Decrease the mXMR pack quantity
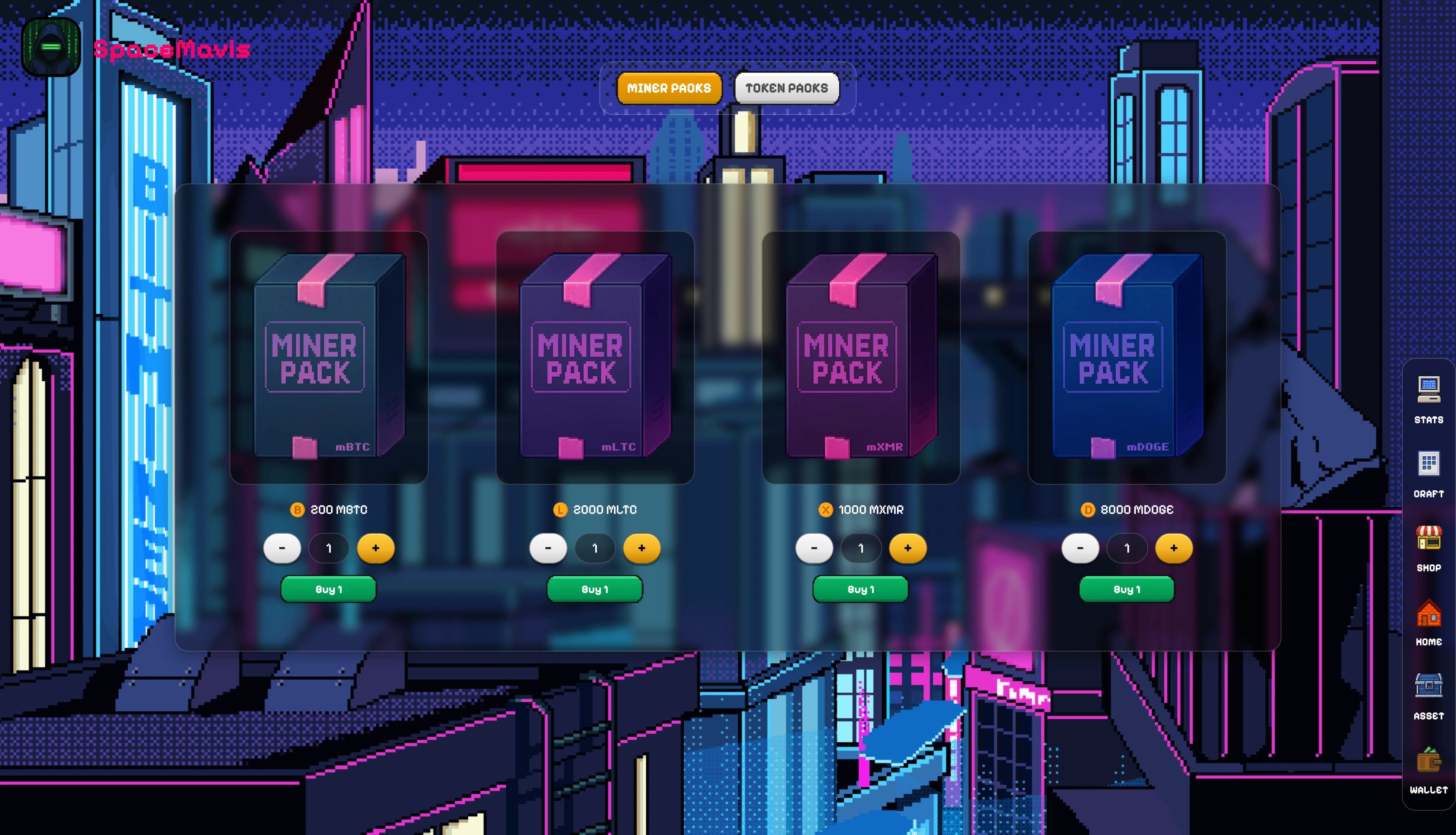This screenshot has height=835, width=1456. (814, 548)
